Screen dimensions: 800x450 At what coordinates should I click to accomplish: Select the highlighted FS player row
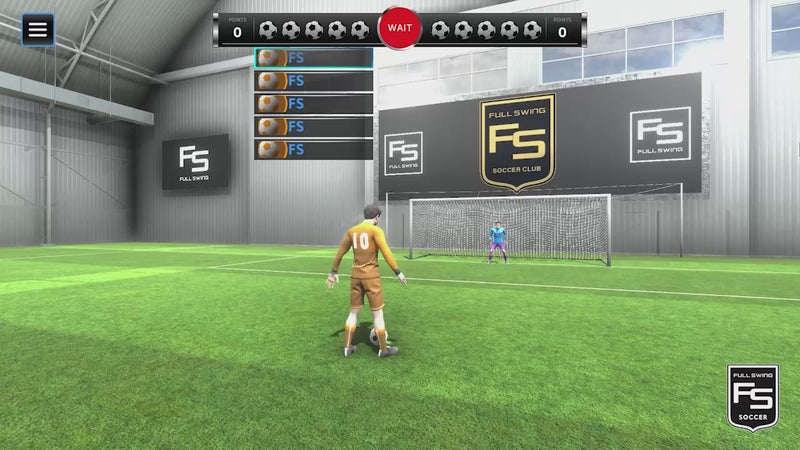click(x=314, y=58)
